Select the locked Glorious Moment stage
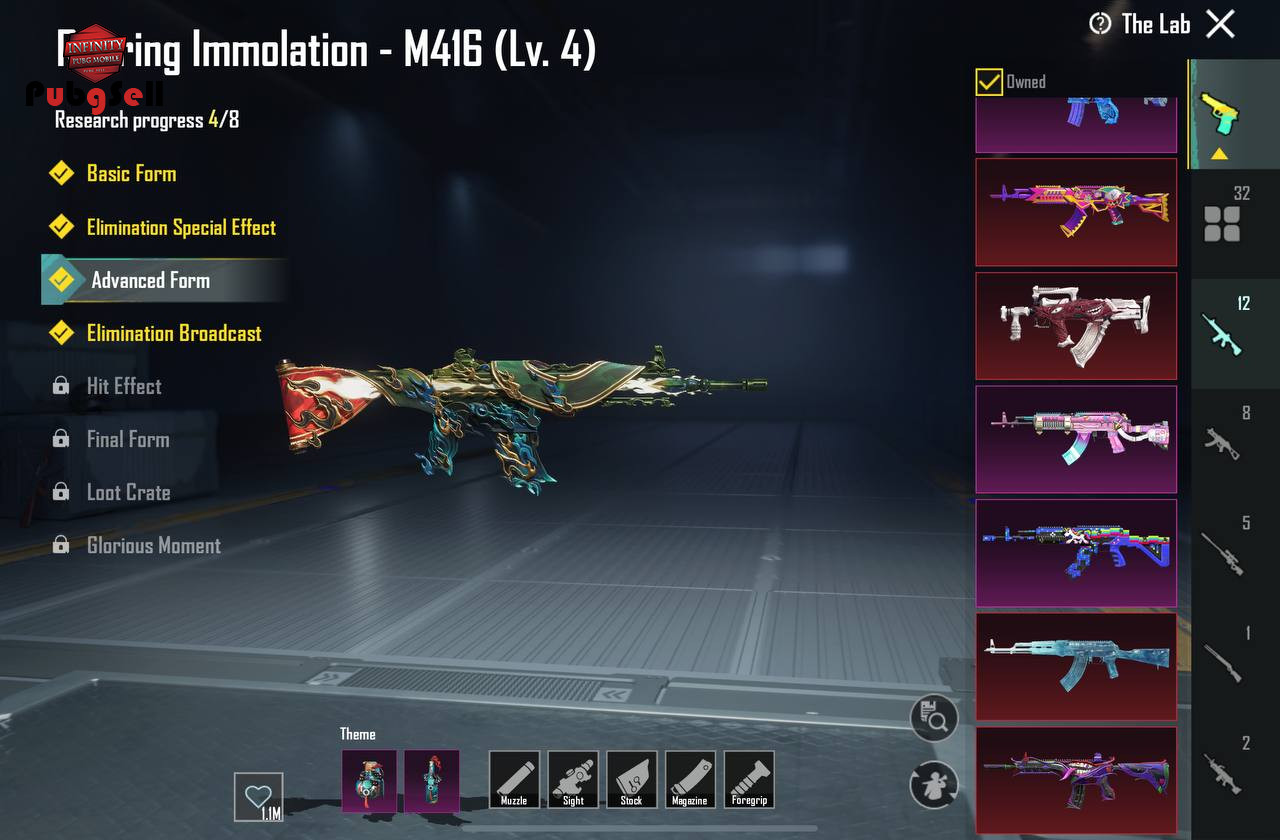The height and width of the screenshot is (840, 1280). click(153, 545)
